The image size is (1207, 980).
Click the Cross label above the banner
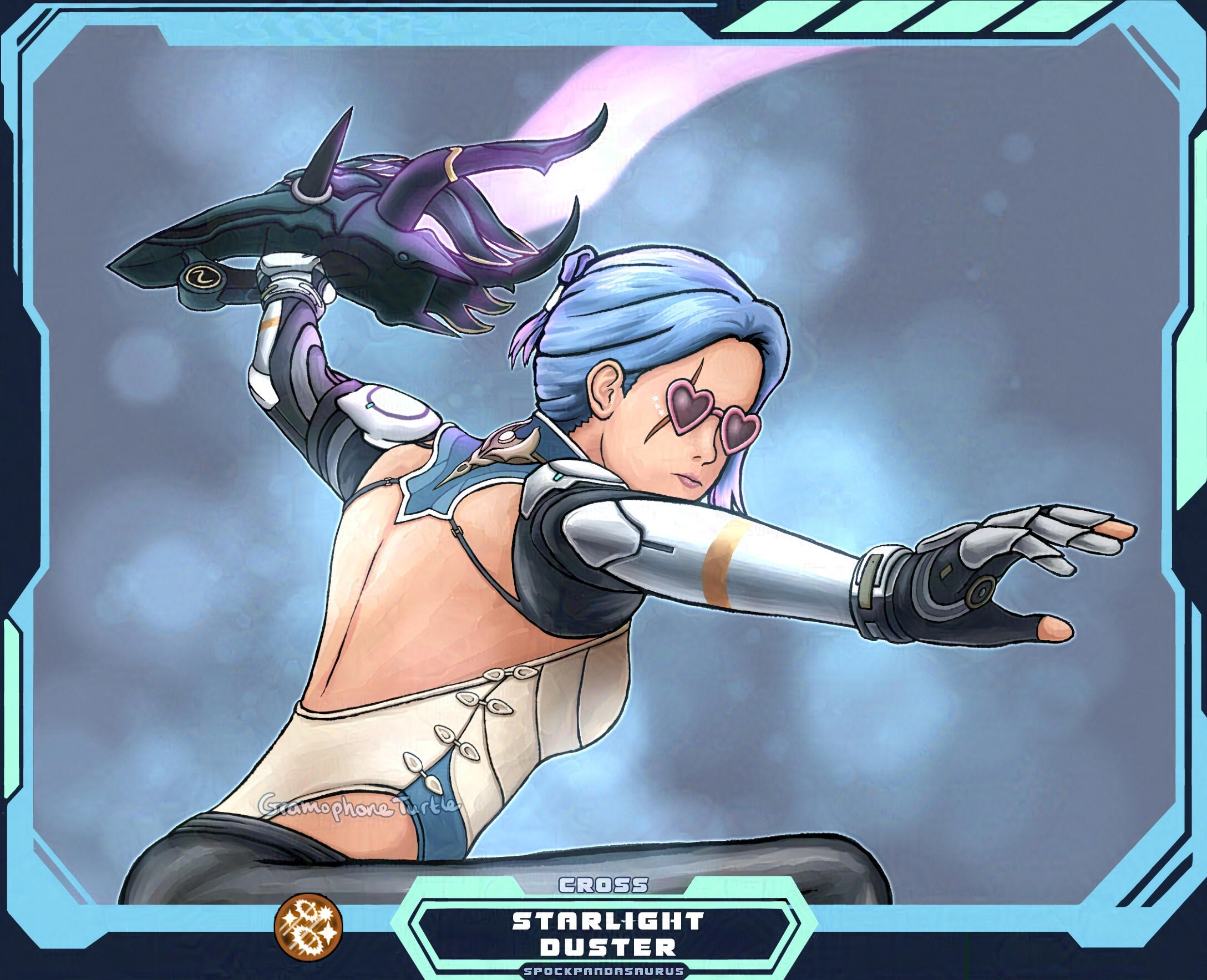[x=603, y=885]
